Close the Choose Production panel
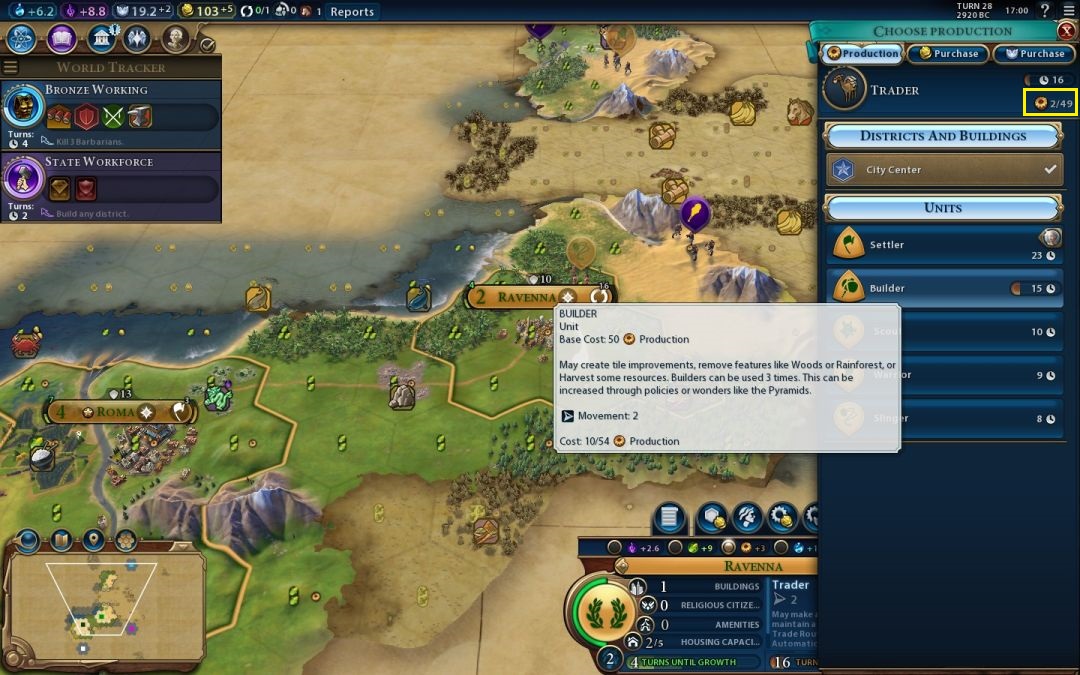 click(x=1067, y=31)
